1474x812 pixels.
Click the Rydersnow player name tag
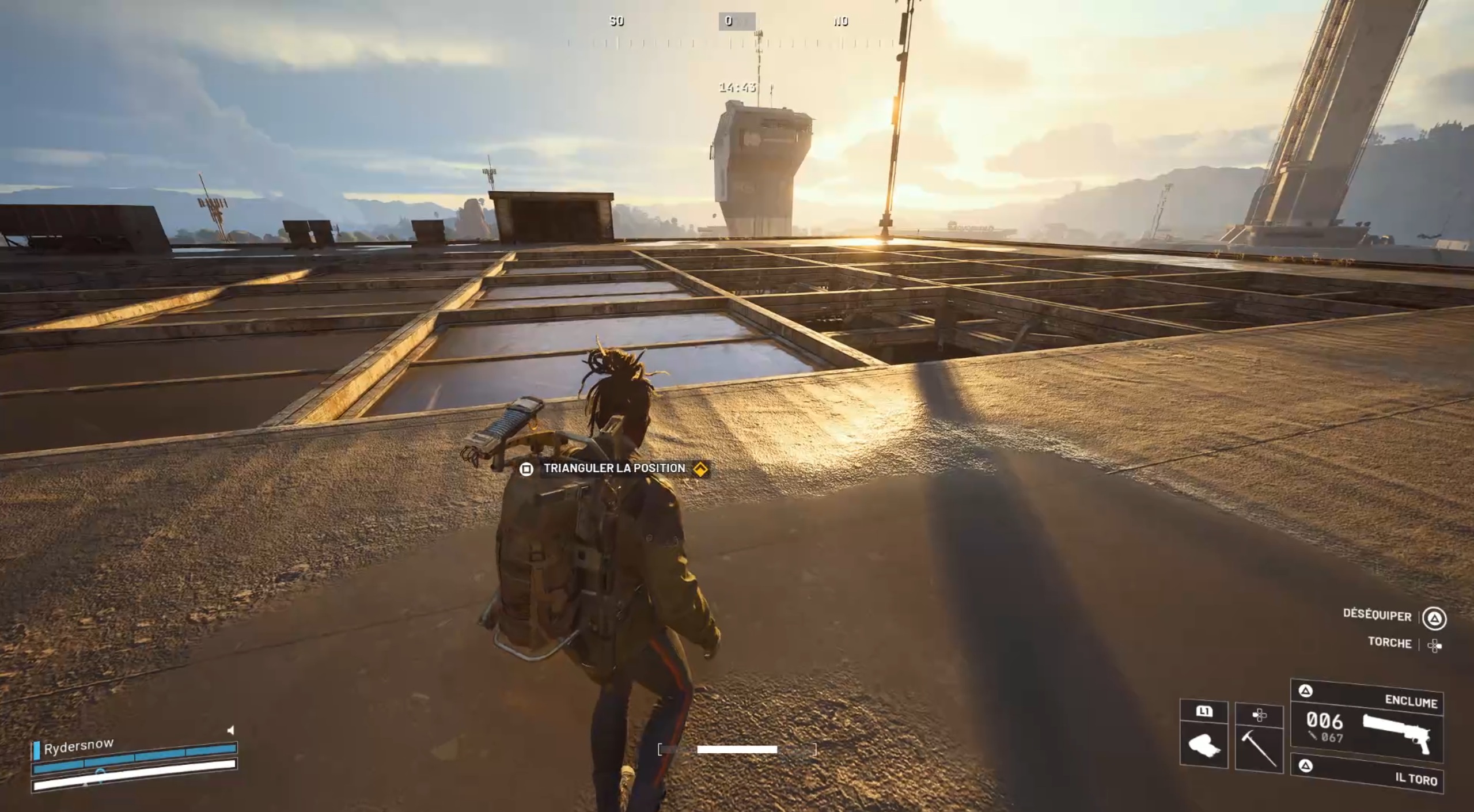[78, 746]
